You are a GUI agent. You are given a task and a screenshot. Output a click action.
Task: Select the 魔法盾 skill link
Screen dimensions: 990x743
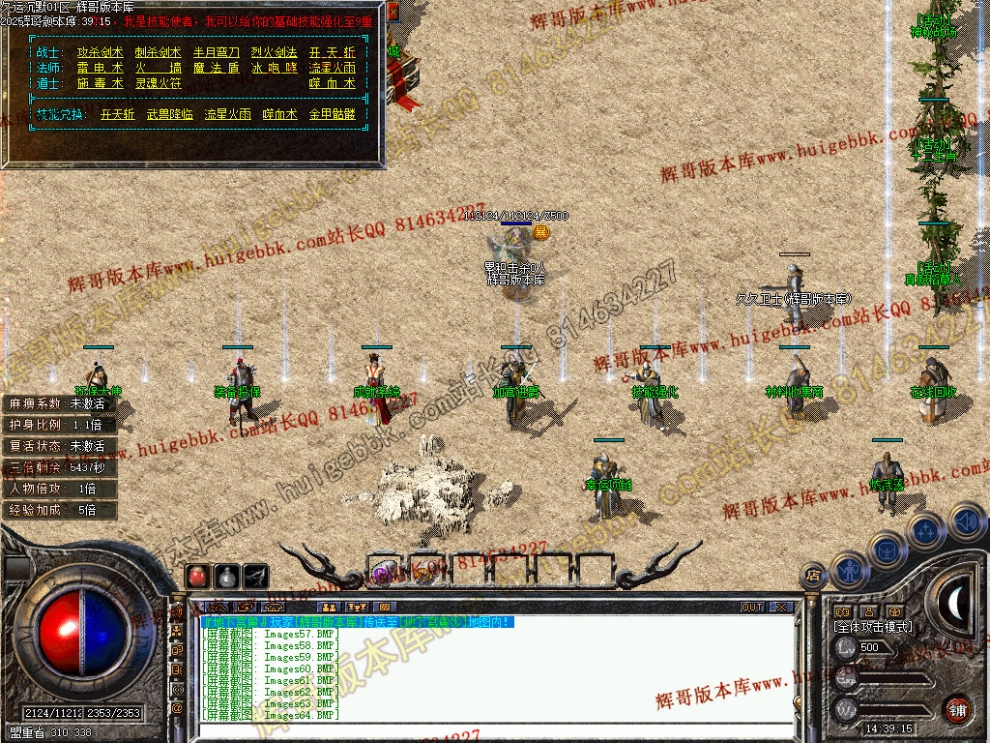coord(215,68)
